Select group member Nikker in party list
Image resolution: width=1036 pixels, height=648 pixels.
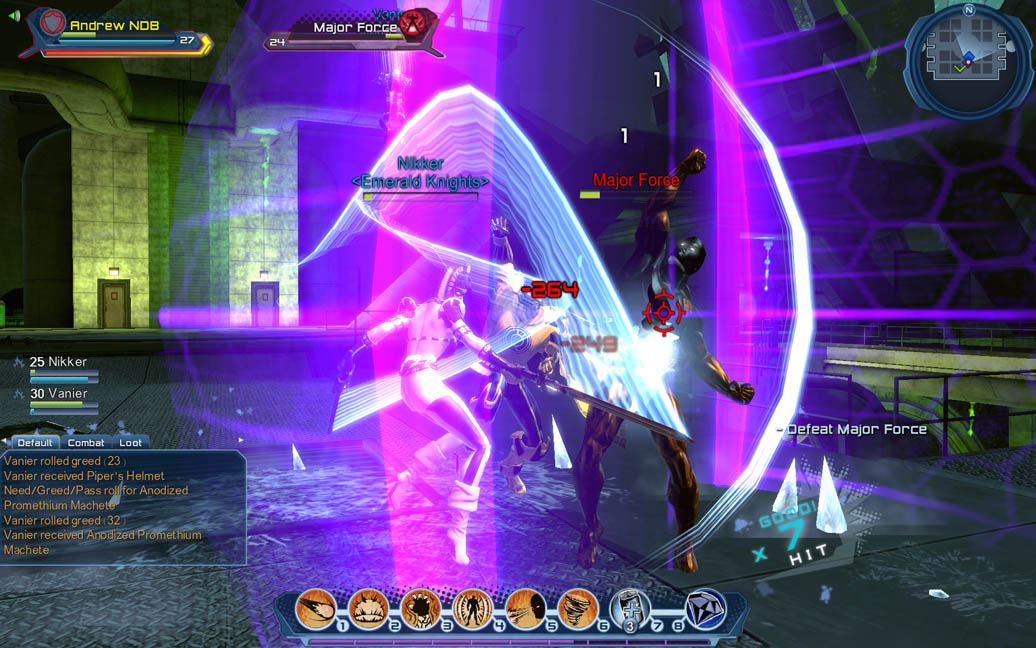click(x=62, y=362)
